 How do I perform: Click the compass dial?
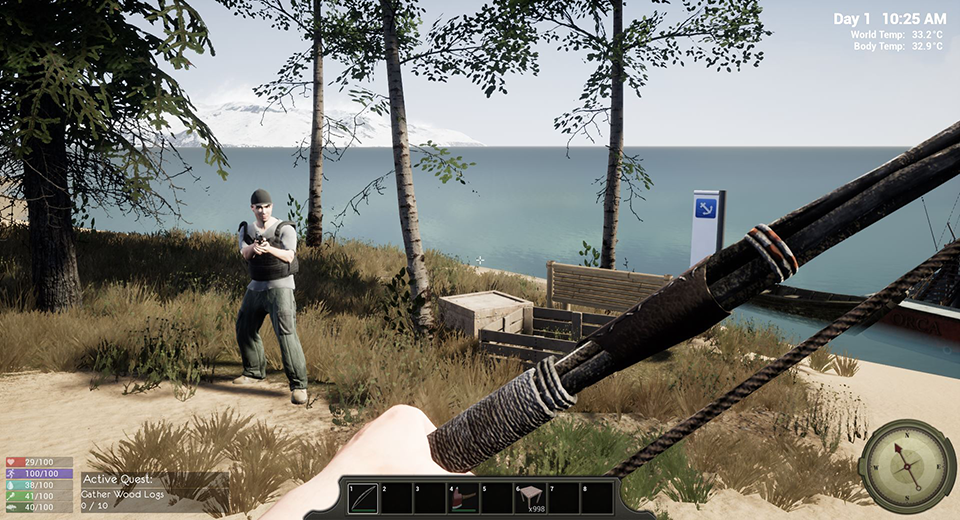907,466
